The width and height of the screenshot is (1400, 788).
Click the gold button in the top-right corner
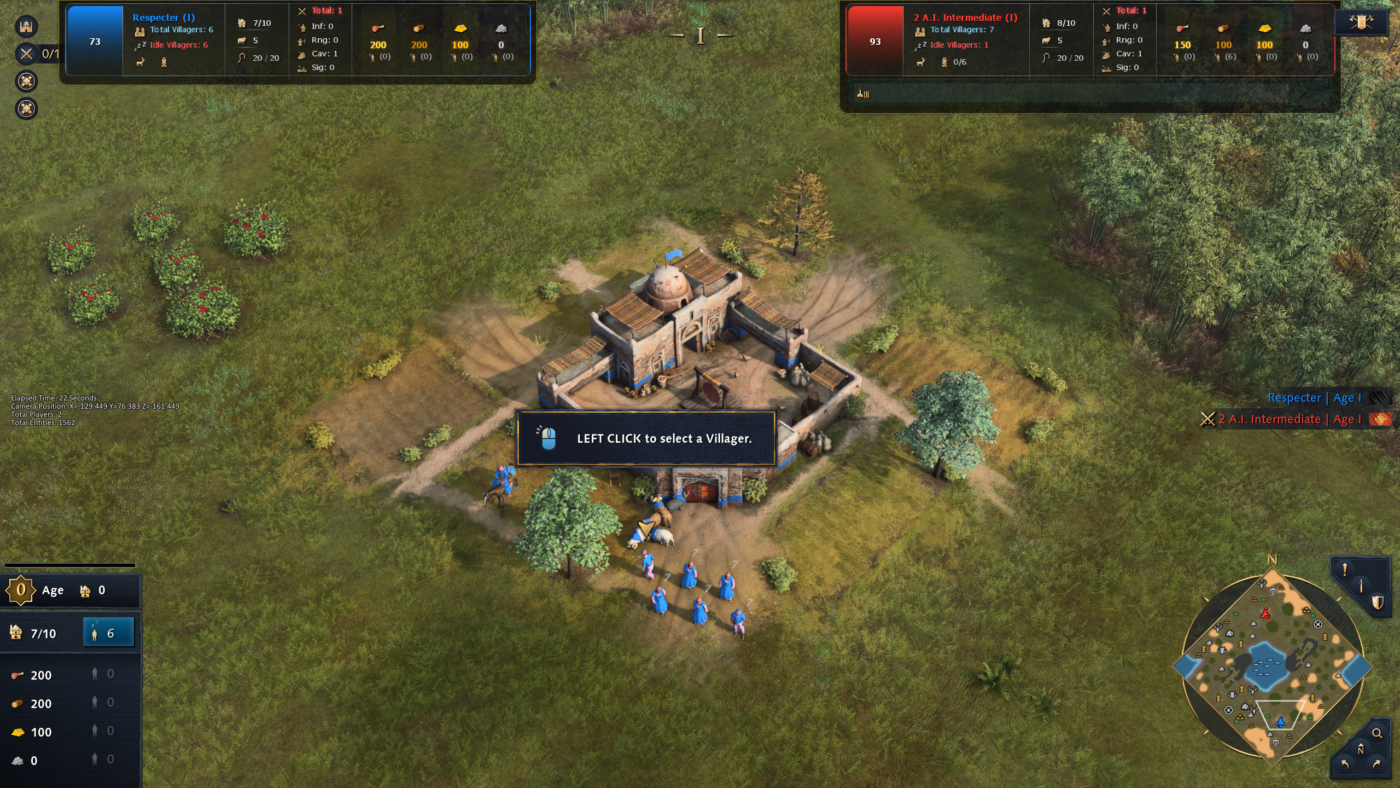click(x=1361, y=22)
